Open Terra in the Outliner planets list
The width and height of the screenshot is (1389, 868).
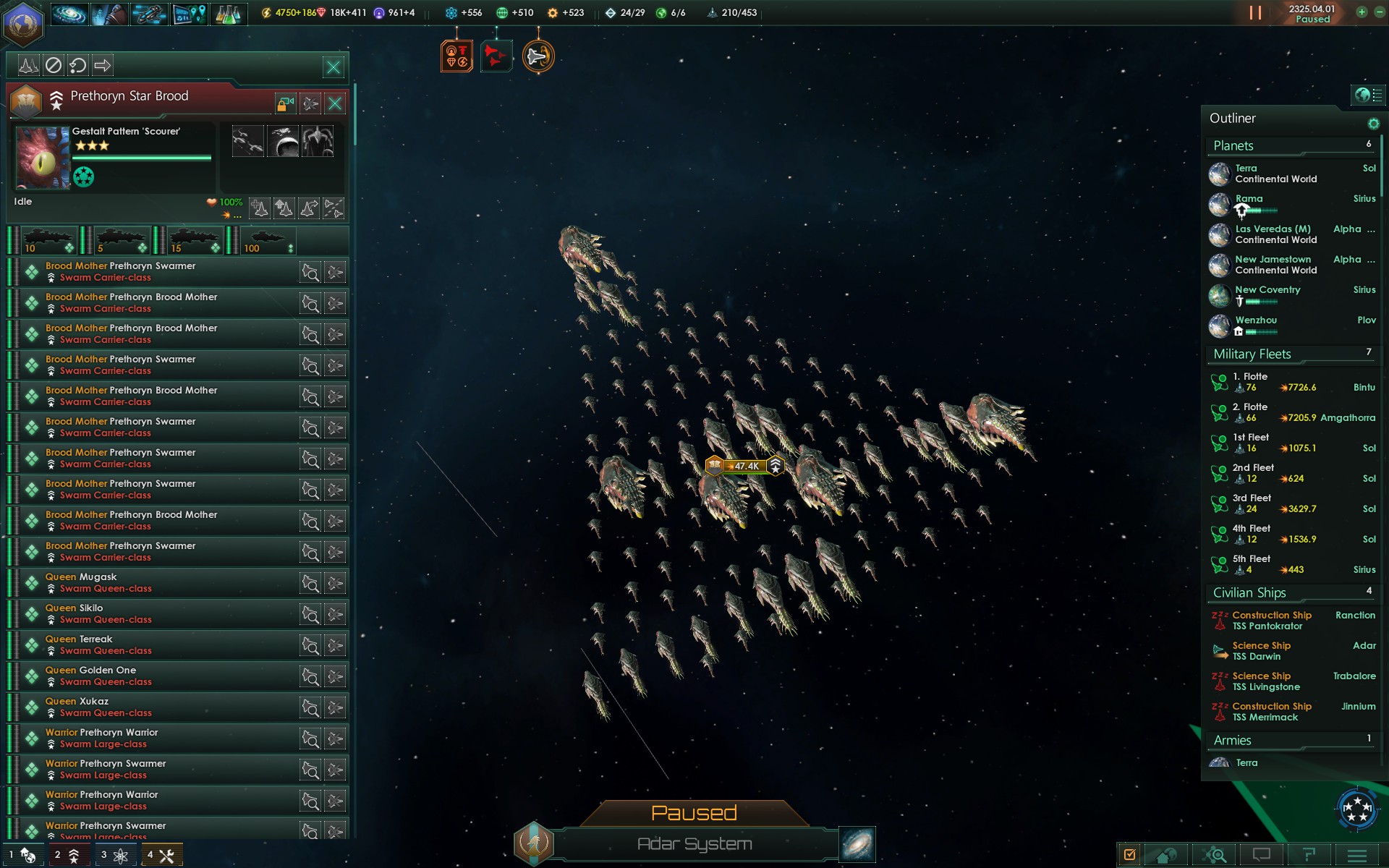click(1276, 174)
